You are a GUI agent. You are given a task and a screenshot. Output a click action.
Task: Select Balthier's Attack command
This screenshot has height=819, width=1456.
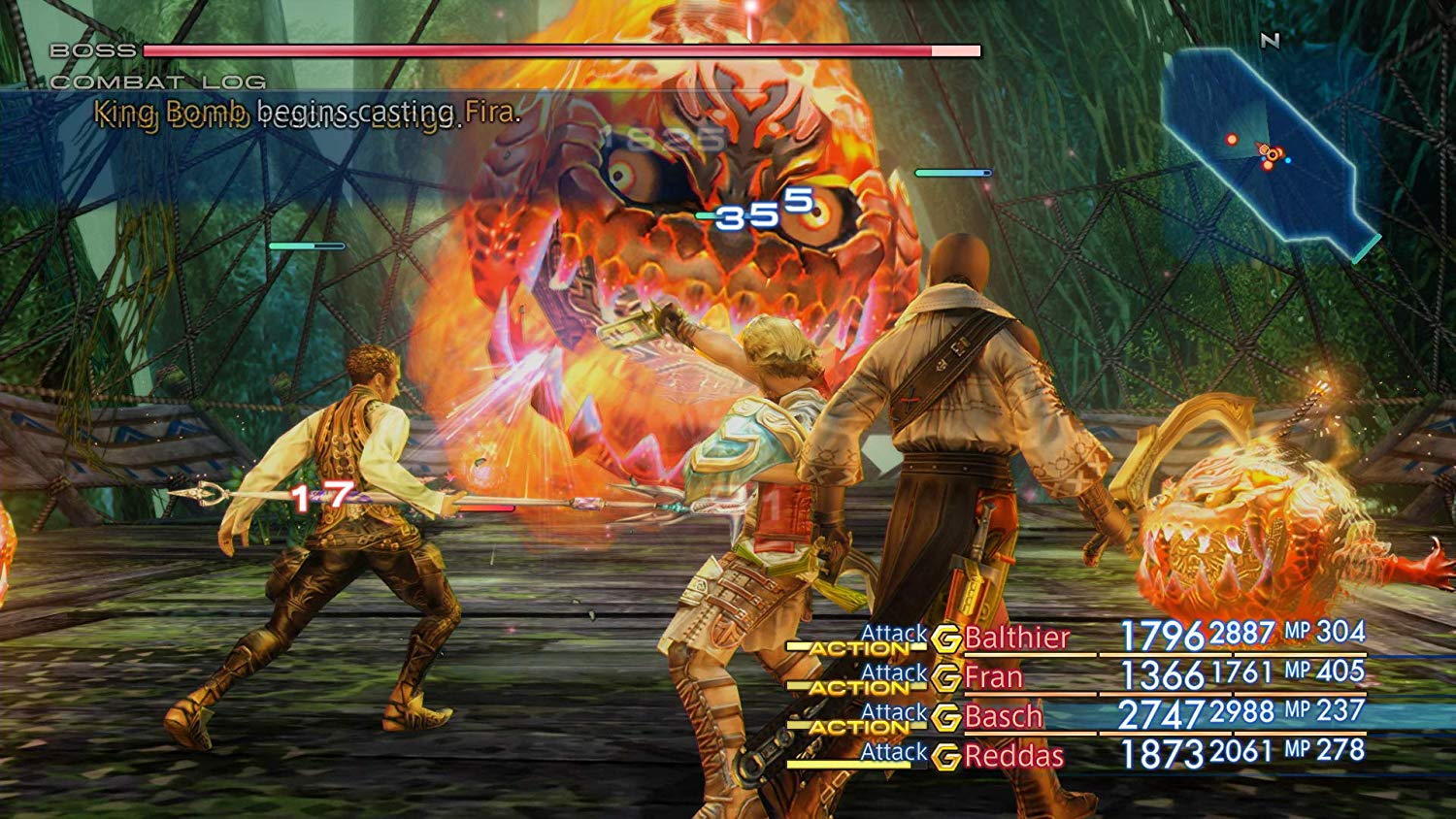[895, 632]
